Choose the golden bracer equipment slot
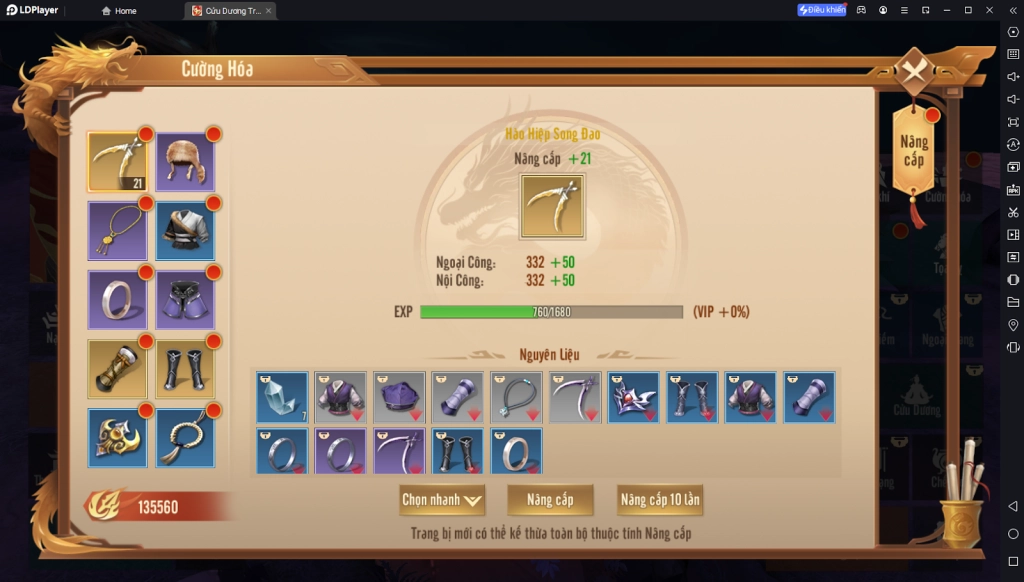The width and height of the screenshot is (1024, 582). pos(117,368)
